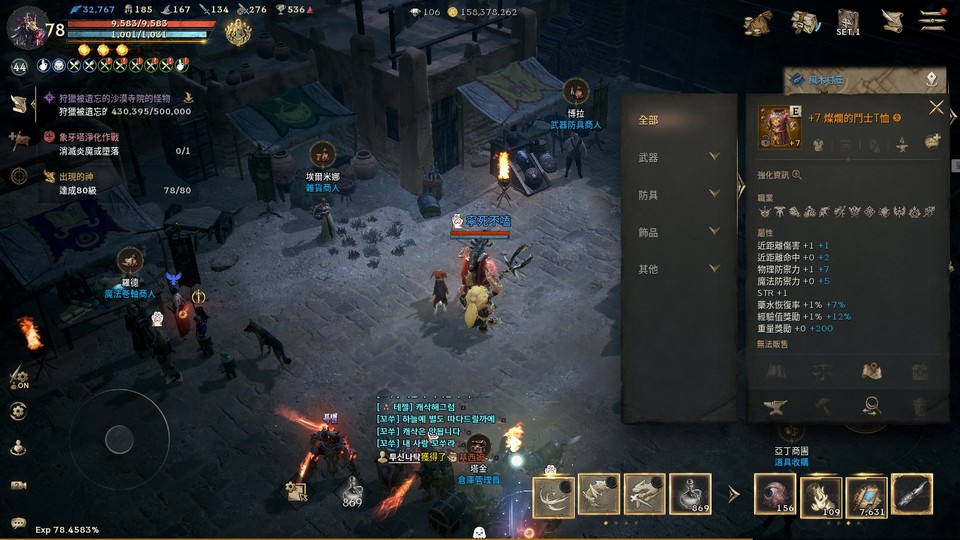Screen dimensions: 960x540
Task: Expand the 其他 others category
Action: click(714, 269)
